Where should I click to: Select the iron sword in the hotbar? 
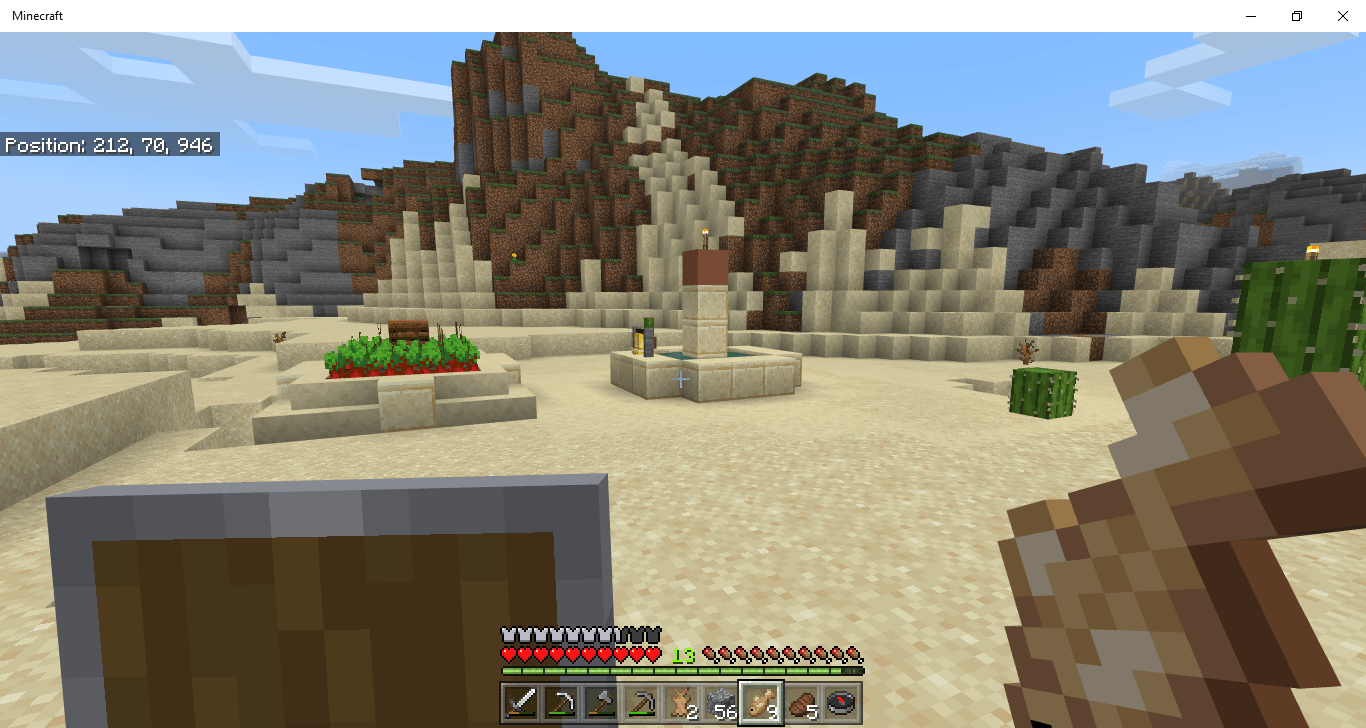coord(521,705)
